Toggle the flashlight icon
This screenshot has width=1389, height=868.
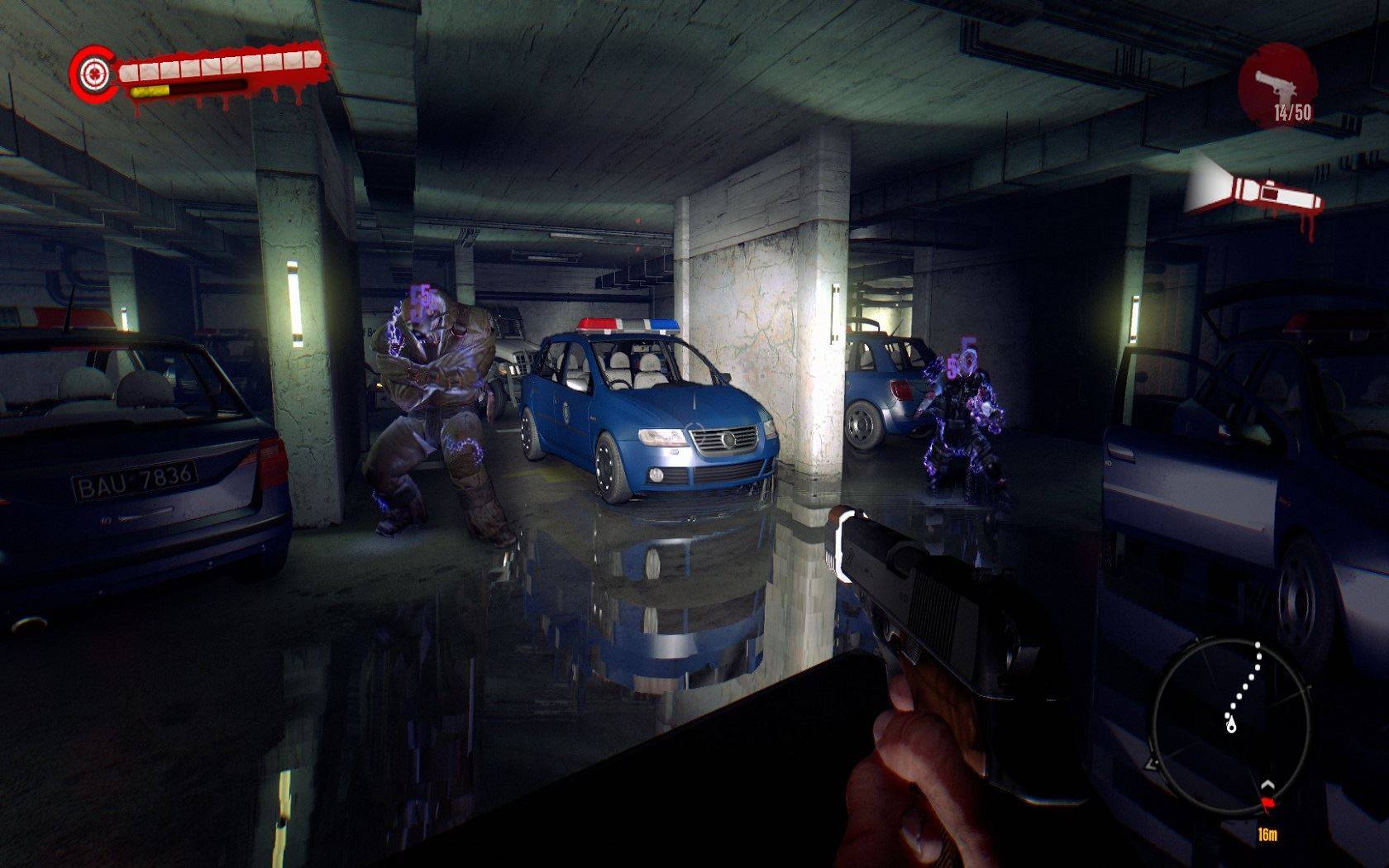(1257, 193)
